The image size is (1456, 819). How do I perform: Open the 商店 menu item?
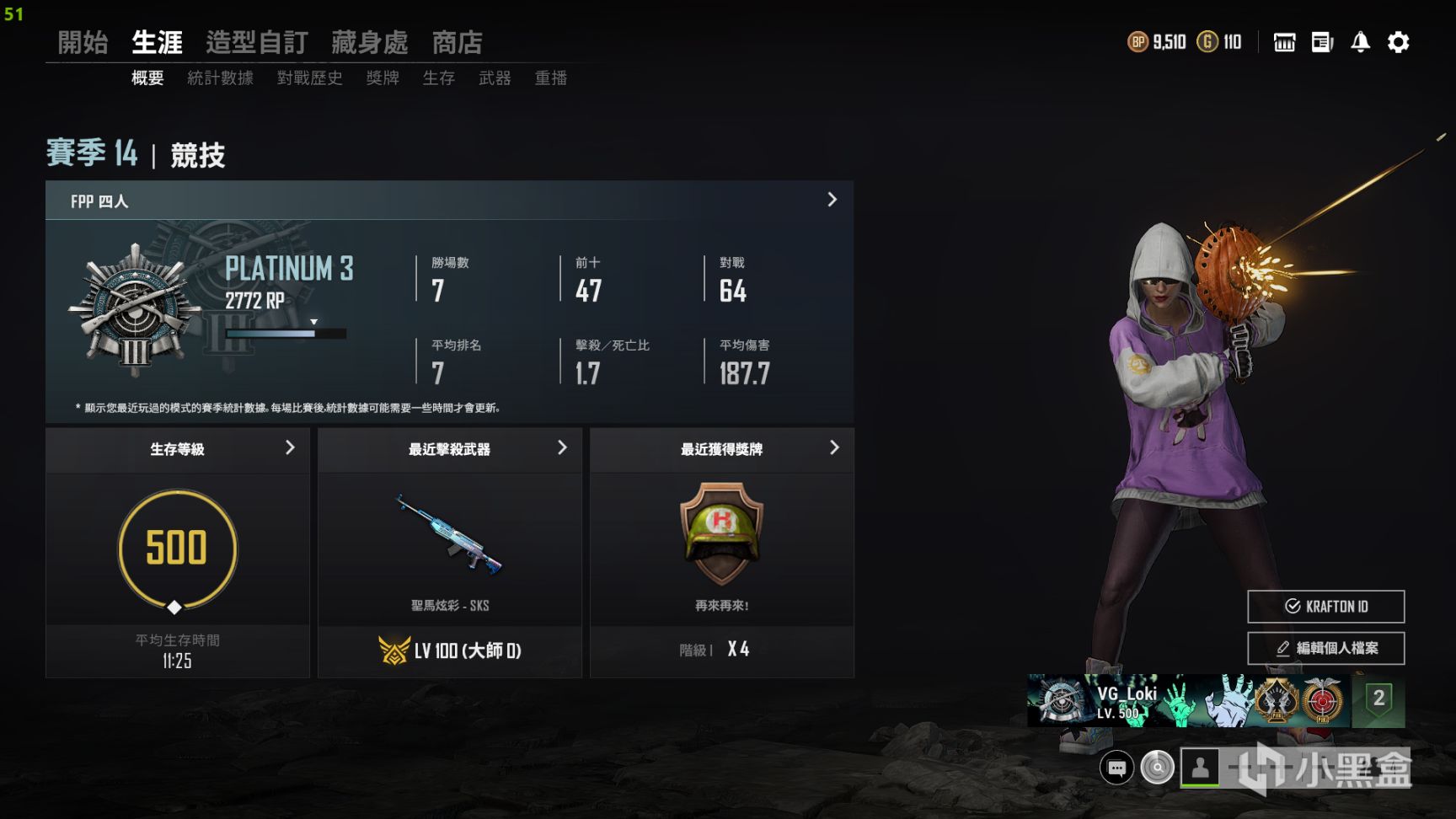pyautogui.click(x=457, y=42)
